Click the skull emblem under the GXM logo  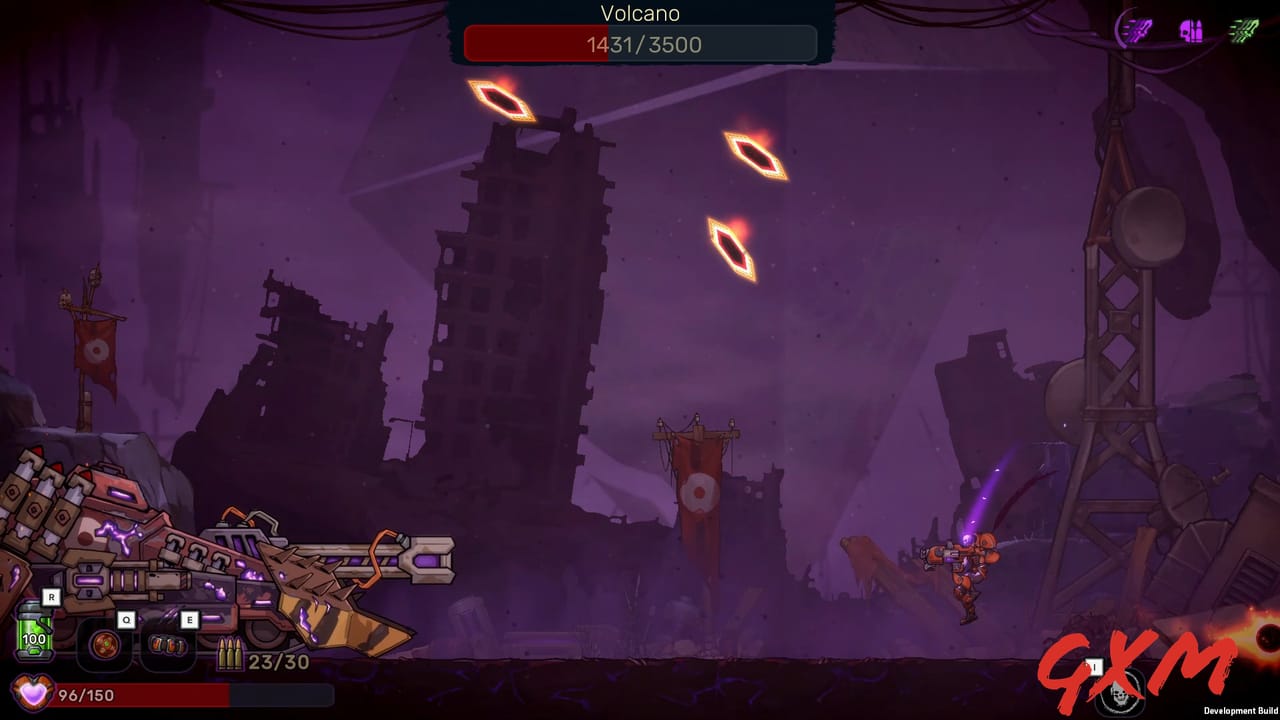point(1120,692)
